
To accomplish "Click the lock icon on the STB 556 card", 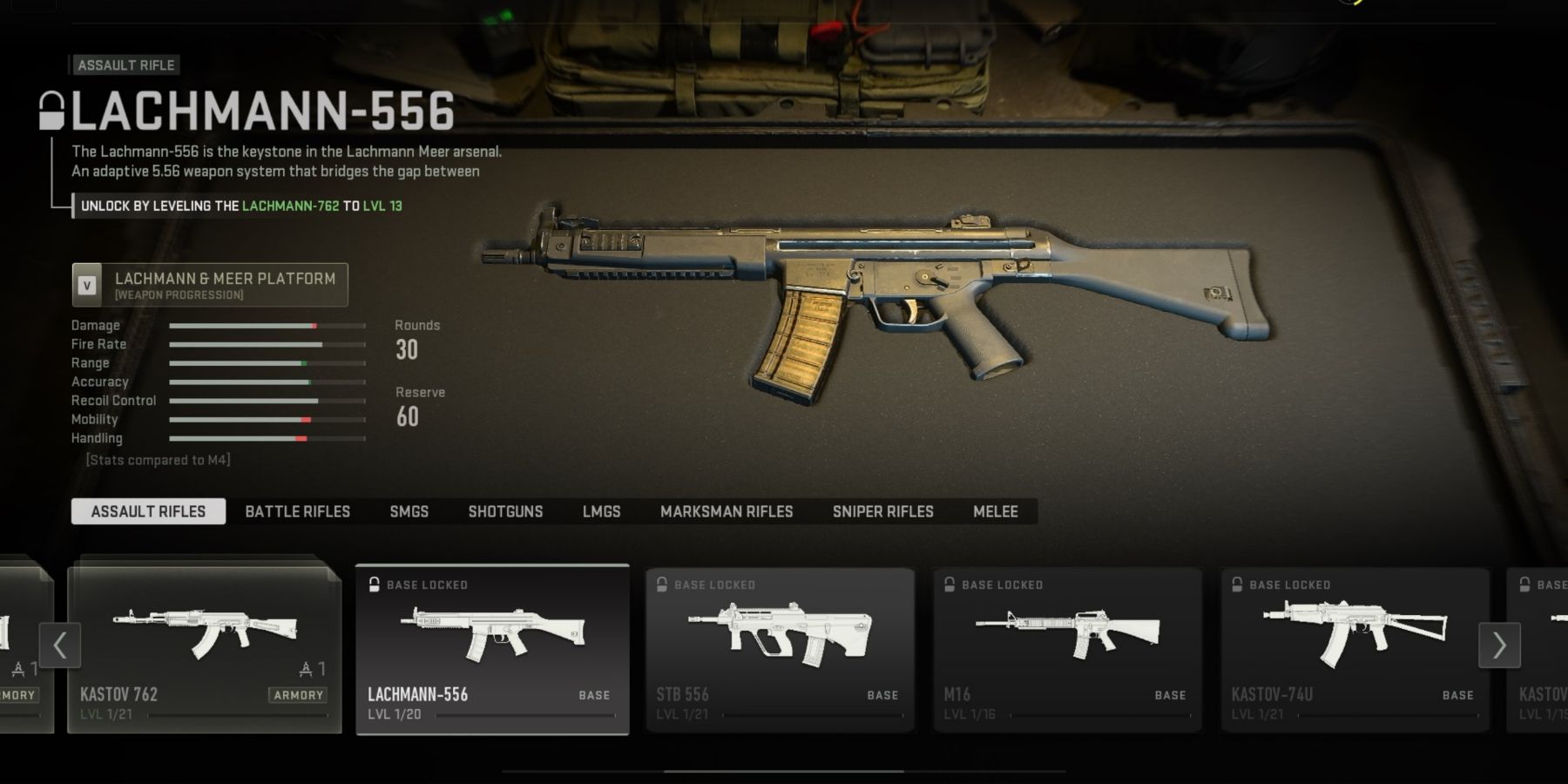I will 660,585.
